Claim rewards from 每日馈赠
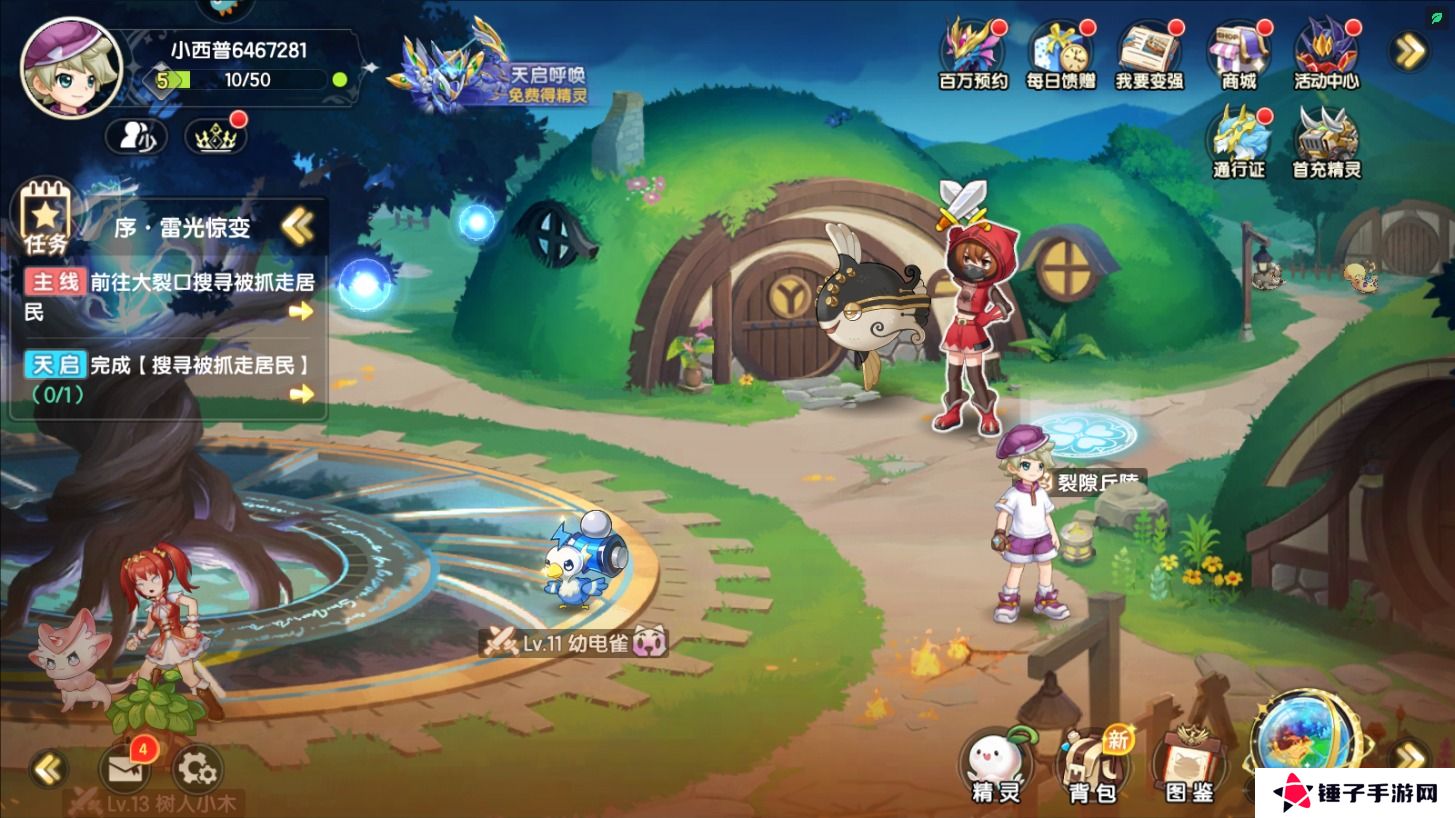1455x818 pixels. coord(1060,55)
